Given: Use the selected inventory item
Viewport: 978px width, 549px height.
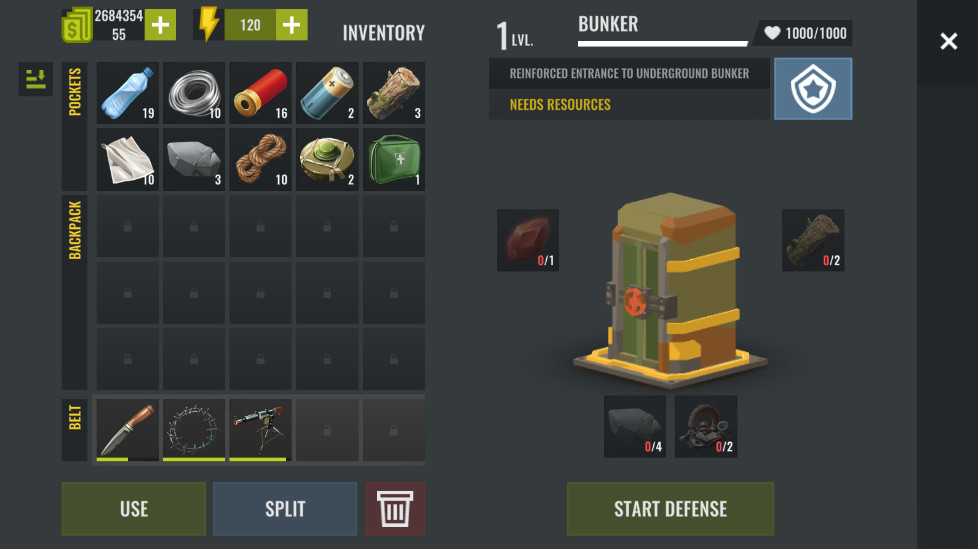Looking at the screenshot, I should (134, 509).
